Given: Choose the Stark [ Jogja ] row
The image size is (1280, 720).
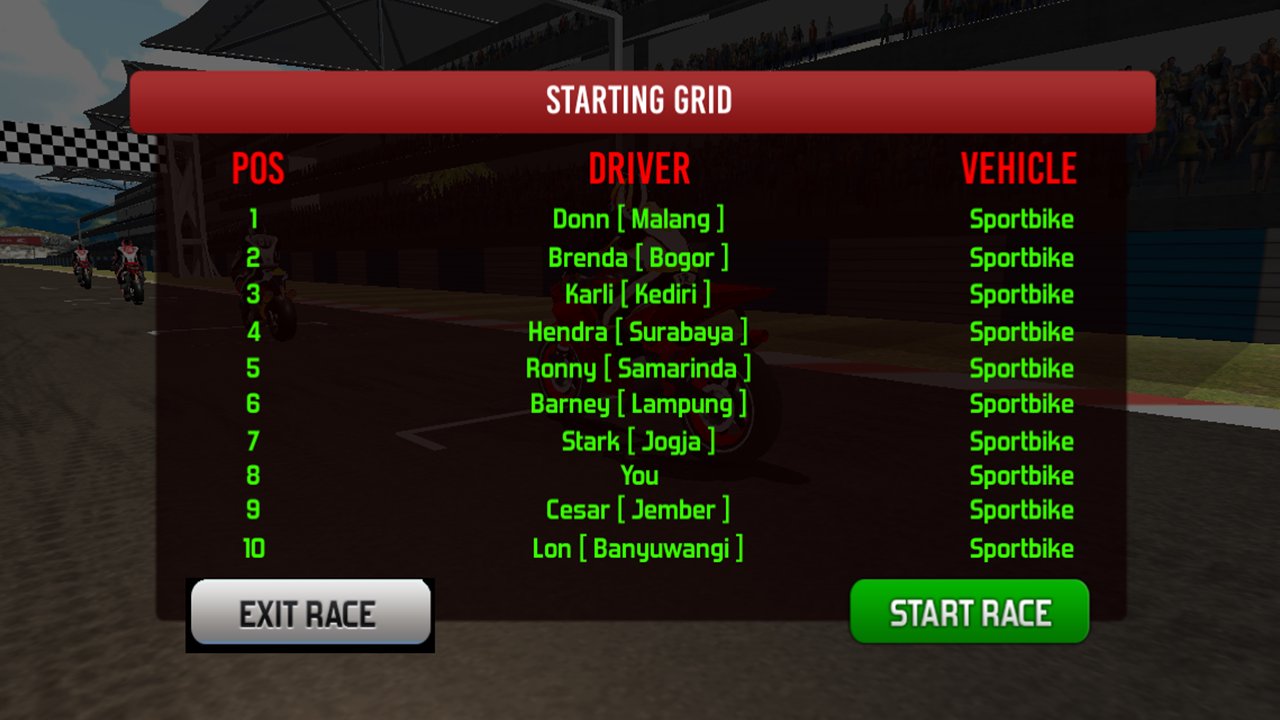Looking at the screenshot, I should [x=638, y=441].
